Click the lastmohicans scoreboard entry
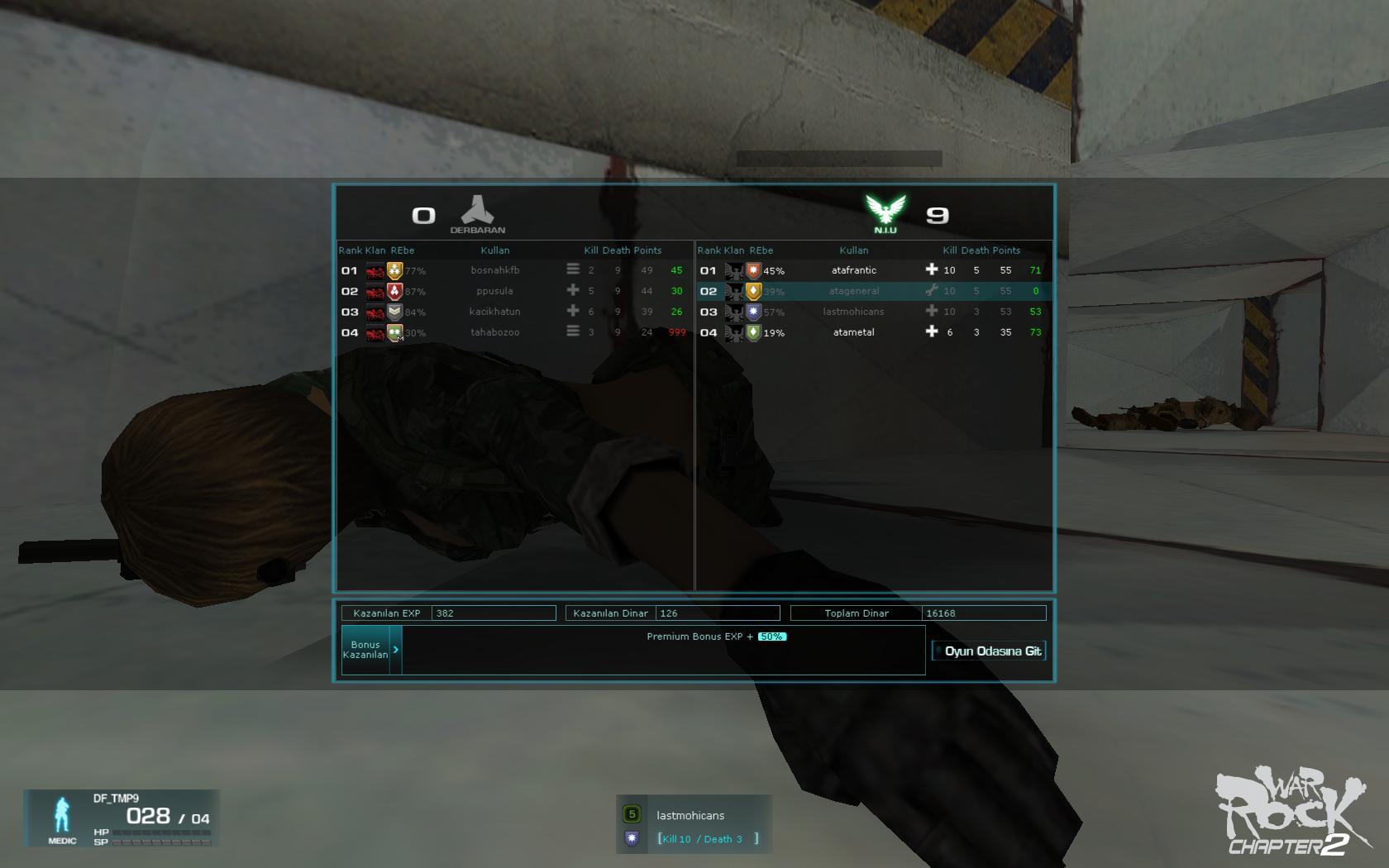The image size is (1389, 868). pos(854,312)
